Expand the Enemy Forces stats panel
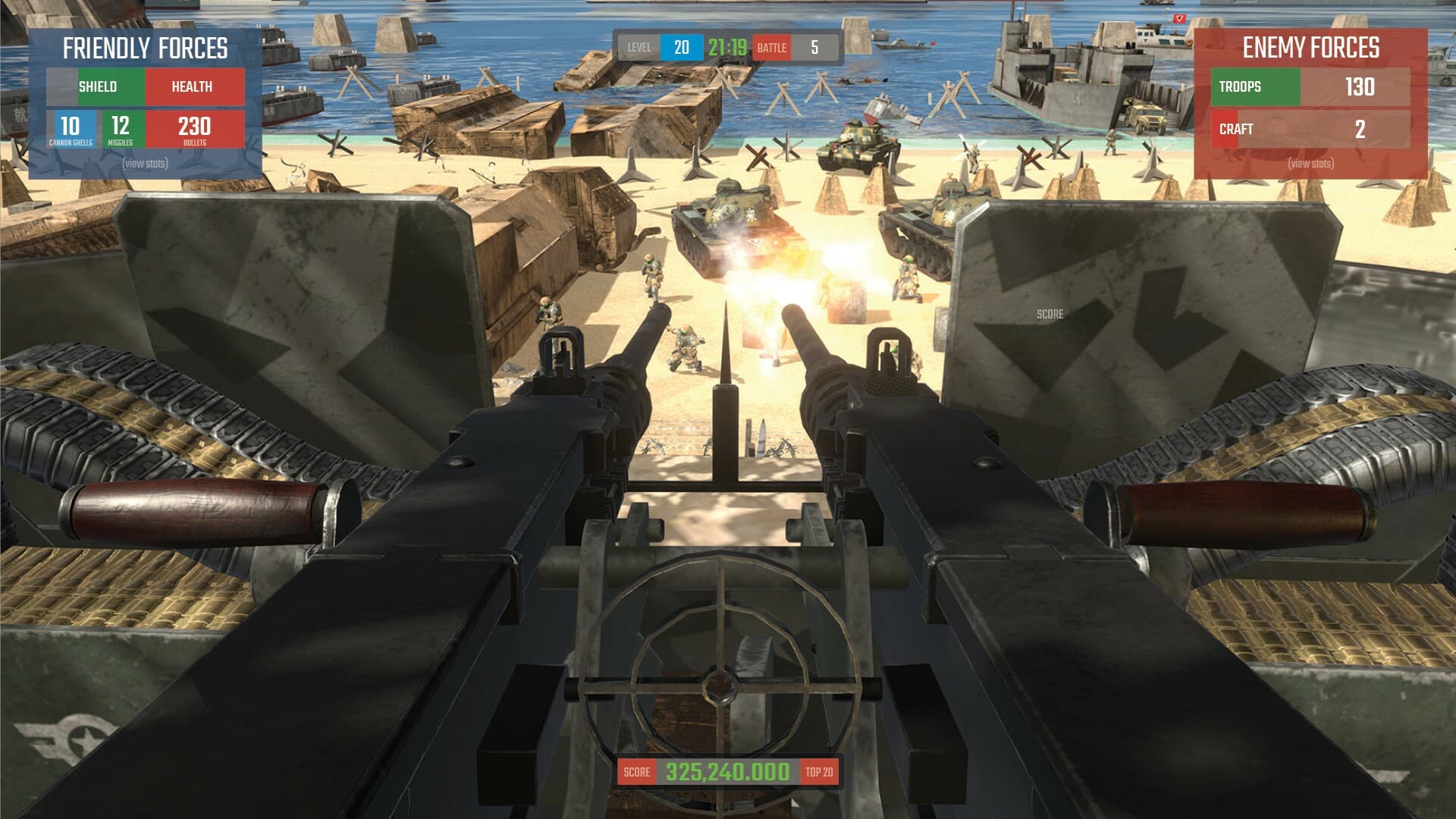This screenshot has width=1456, height=819. point(1313,163)
